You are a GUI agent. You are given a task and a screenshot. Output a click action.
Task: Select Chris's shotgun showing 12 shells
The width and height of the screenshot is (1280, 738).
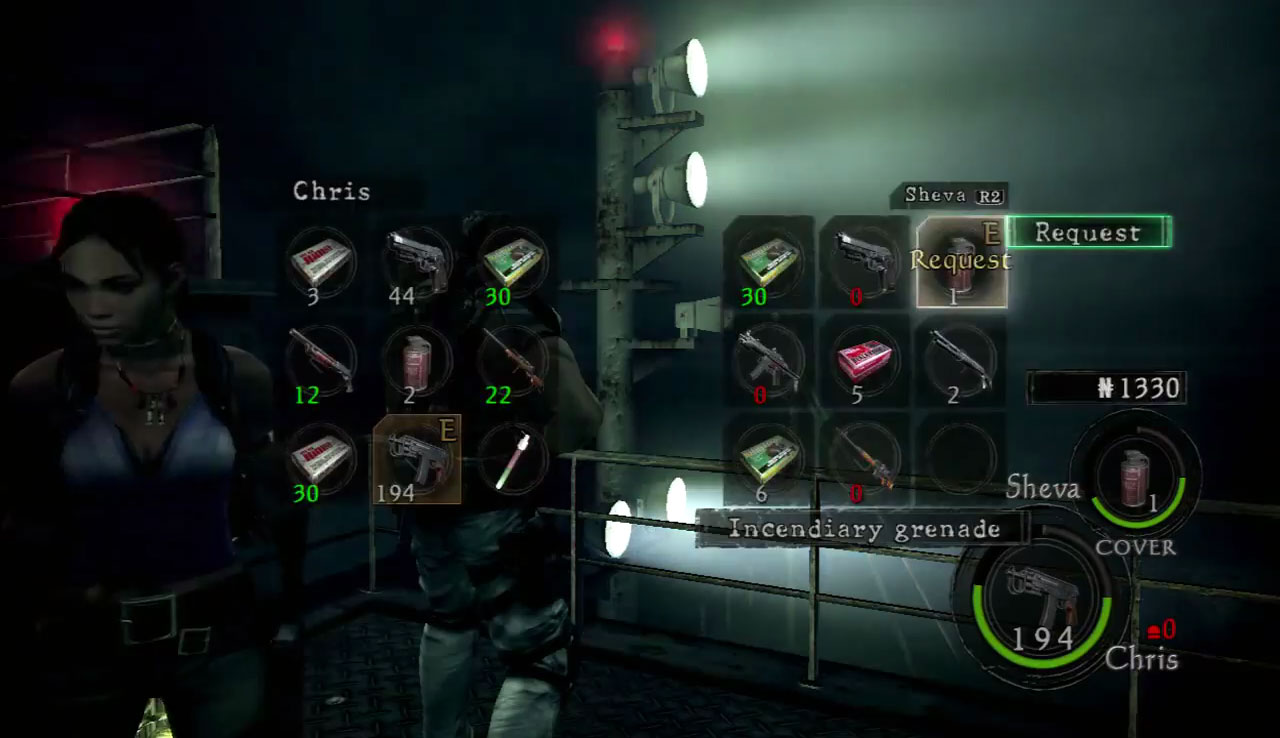pos(321,360)
